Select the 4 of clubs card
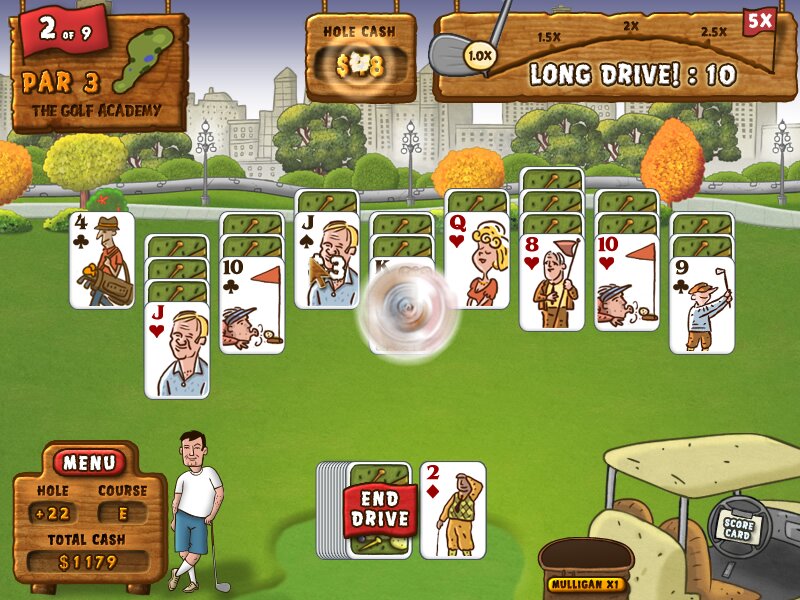 pyautogui.click(x=102, y=259)
